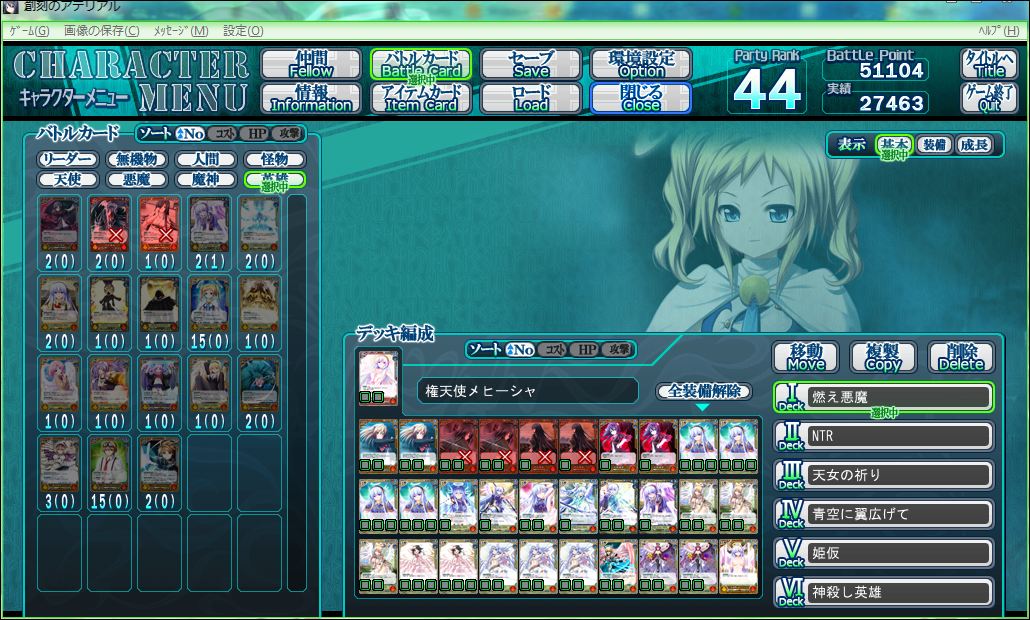Return to Title screen
The height and width of the screenshot is (620, 1030).
click(989, 64)
